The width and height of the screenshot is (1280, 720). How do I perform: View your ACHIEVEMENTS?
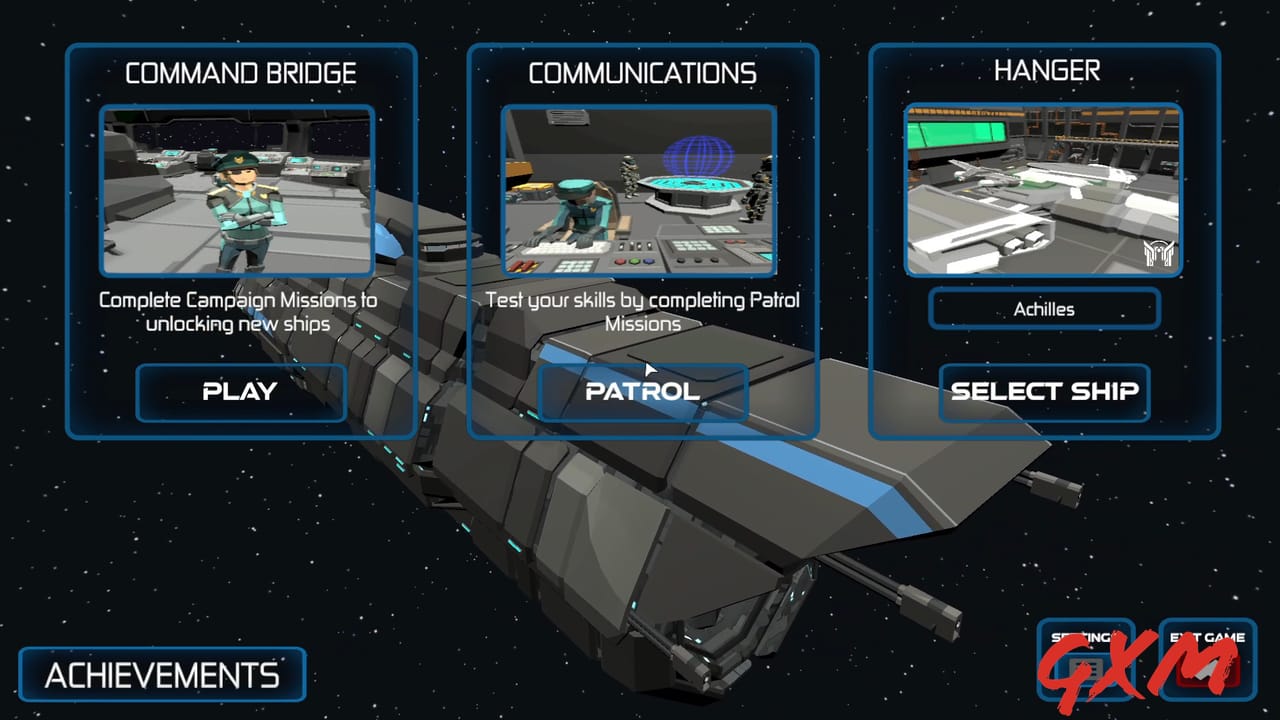[x=160, y=674]
